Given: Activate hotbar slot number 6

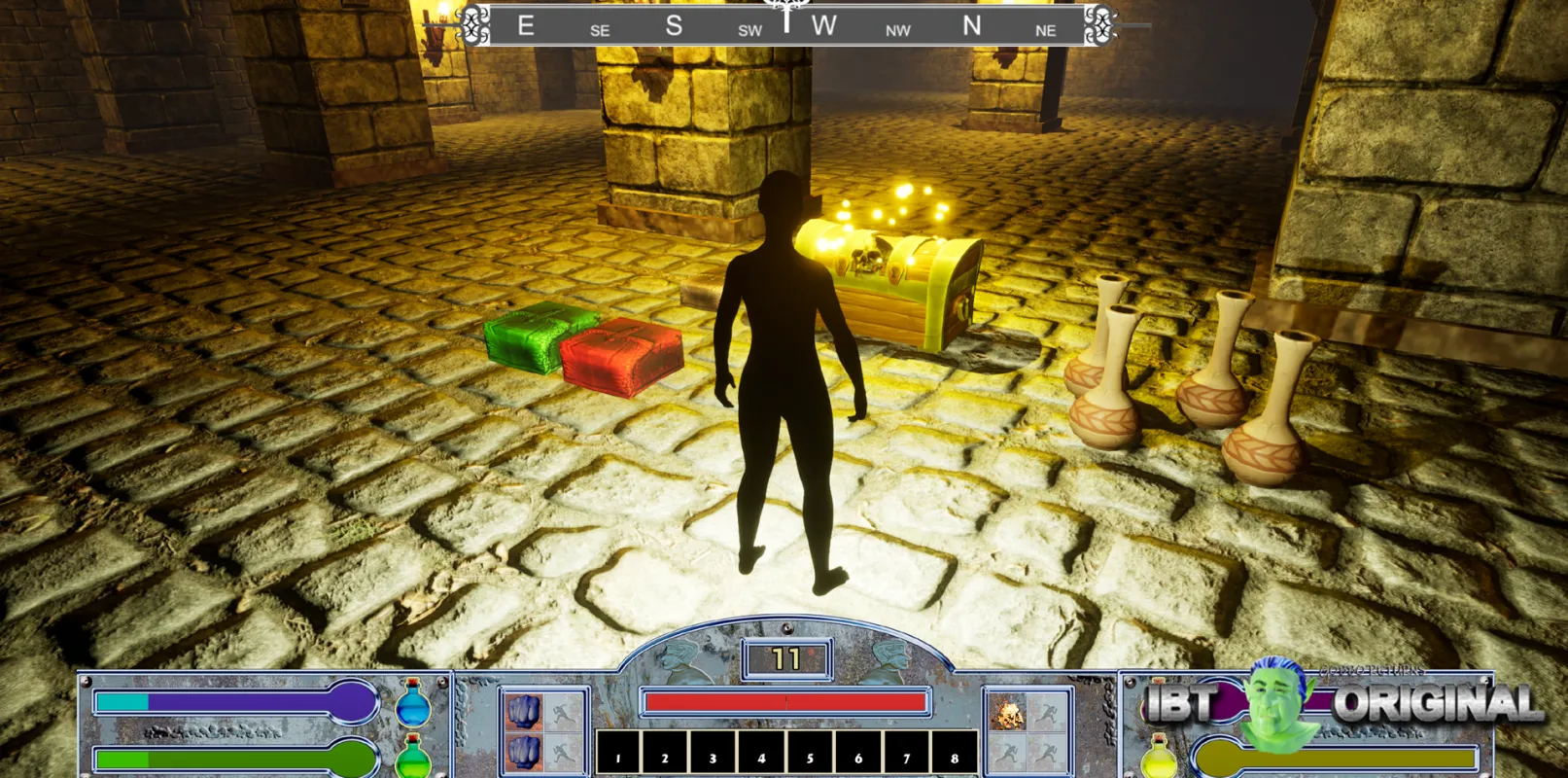Looking at the screenshot, I should [x=857, y=754].
